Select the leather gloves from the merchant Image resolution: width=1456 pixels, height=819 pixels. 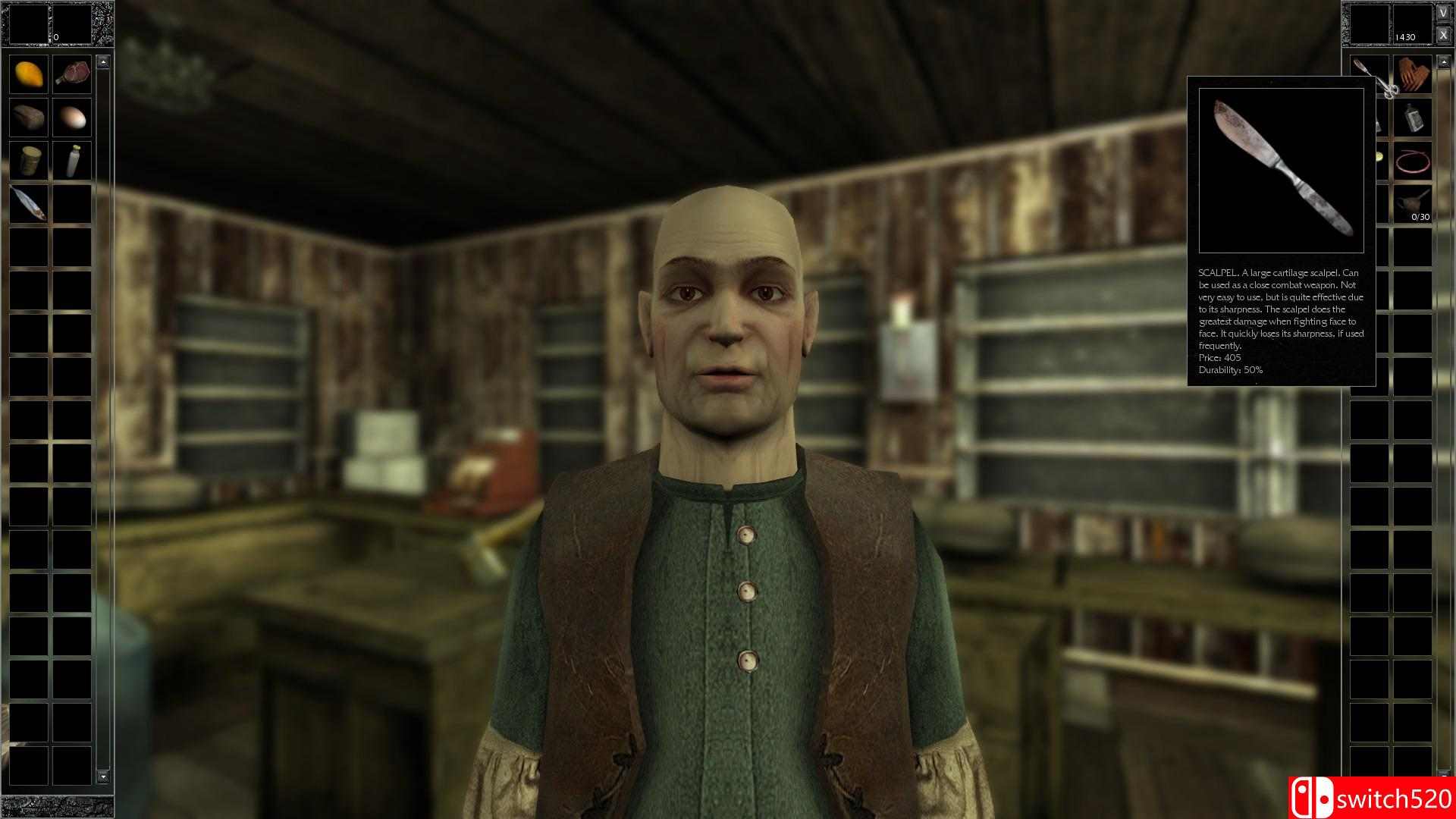coord(1412,76)
